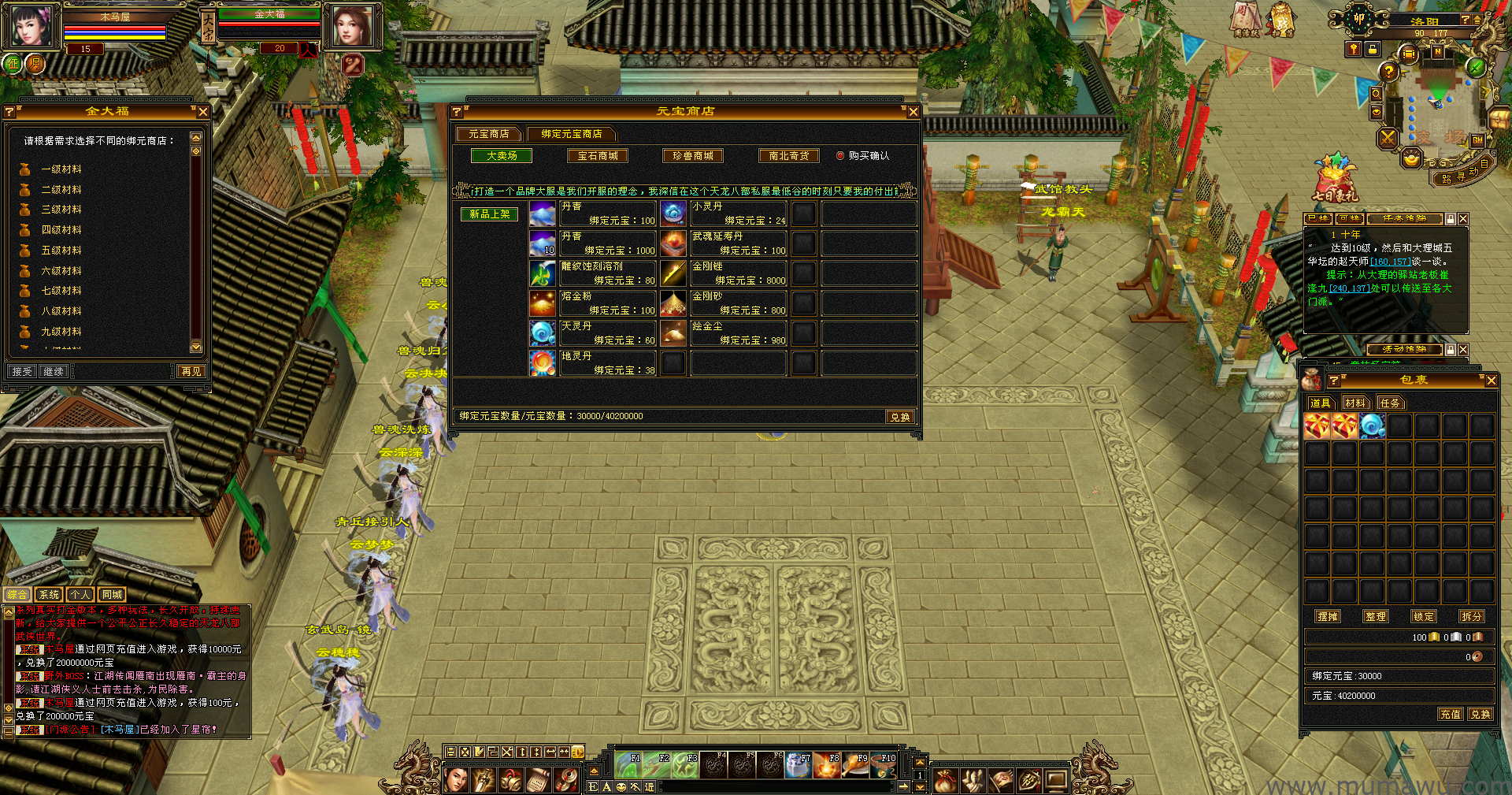The image size is (1512, 795).
Task: Open 充值 from the bag panel
Action: pos(1450,715)
